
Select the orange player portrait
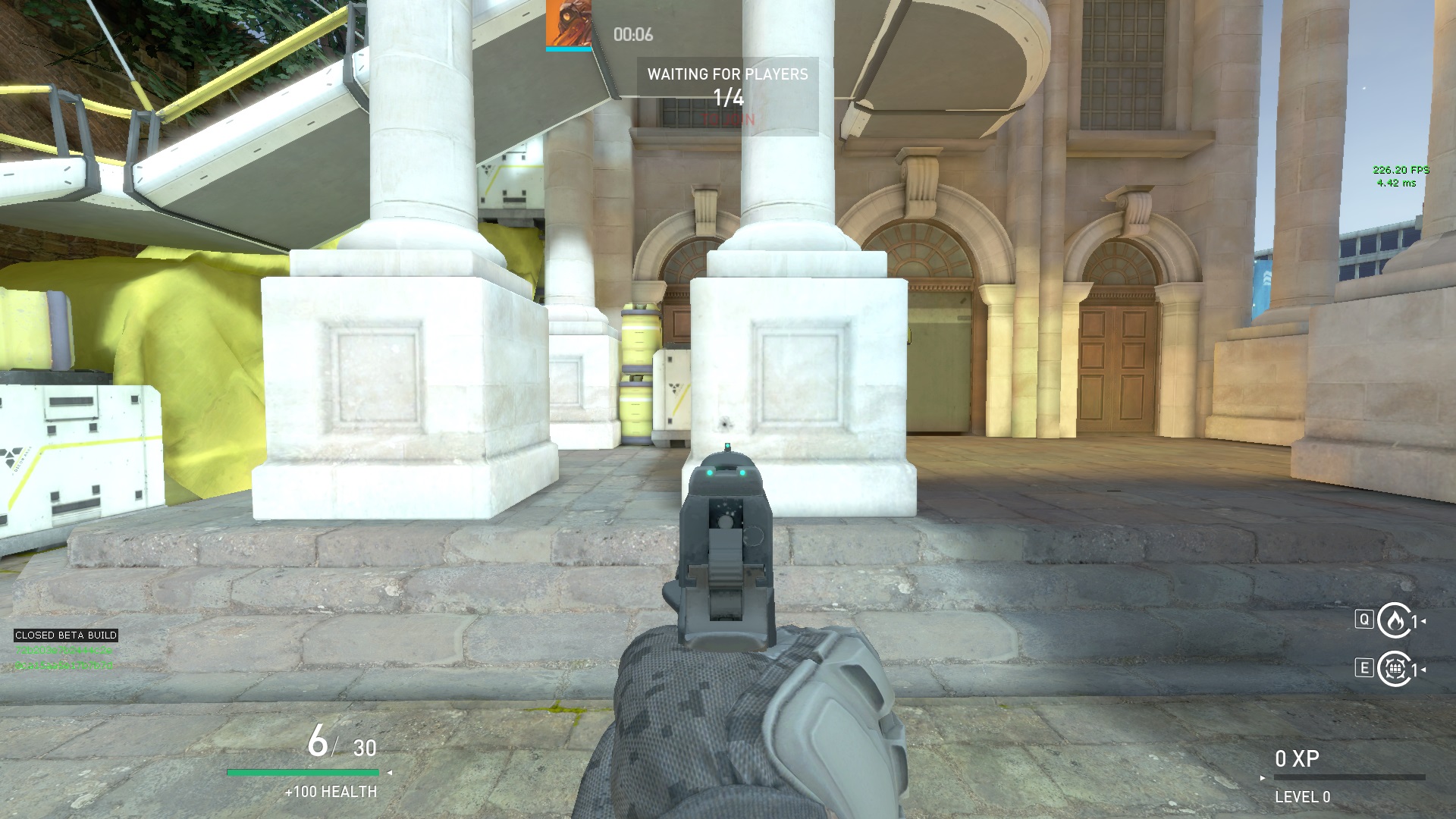click(x=568, y=24)
